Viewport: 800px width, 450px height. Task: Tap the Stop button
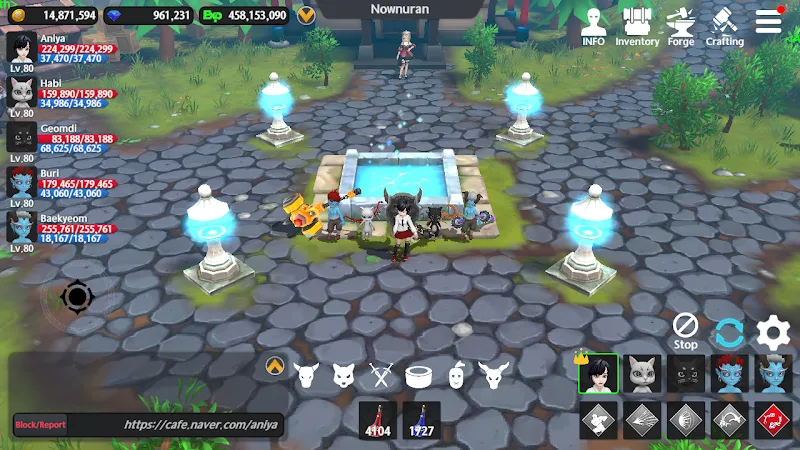[x=685, y=330]
